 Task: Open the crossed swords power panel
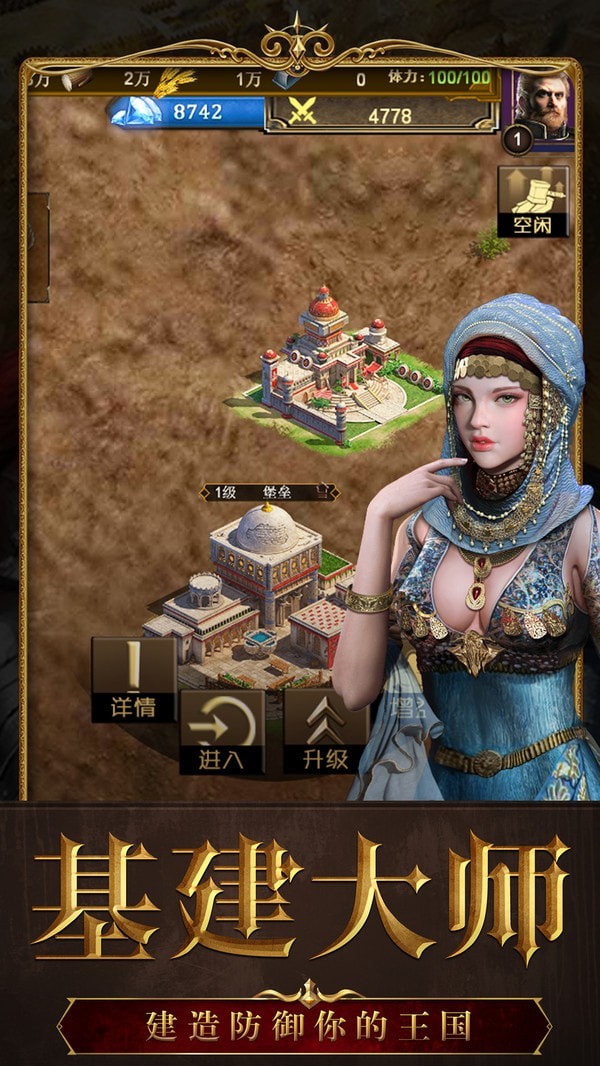[381, 115]
